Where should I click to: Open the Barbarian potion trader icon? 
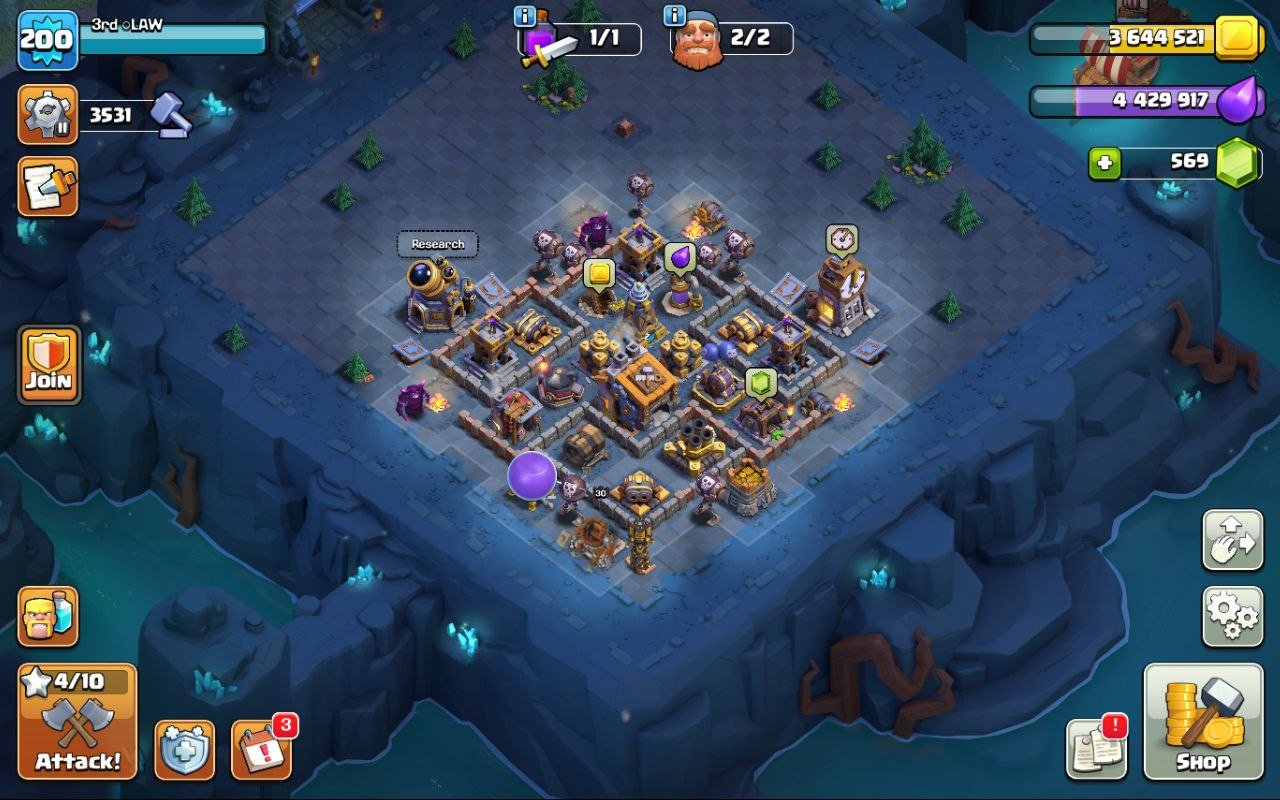tap(47, 618)
